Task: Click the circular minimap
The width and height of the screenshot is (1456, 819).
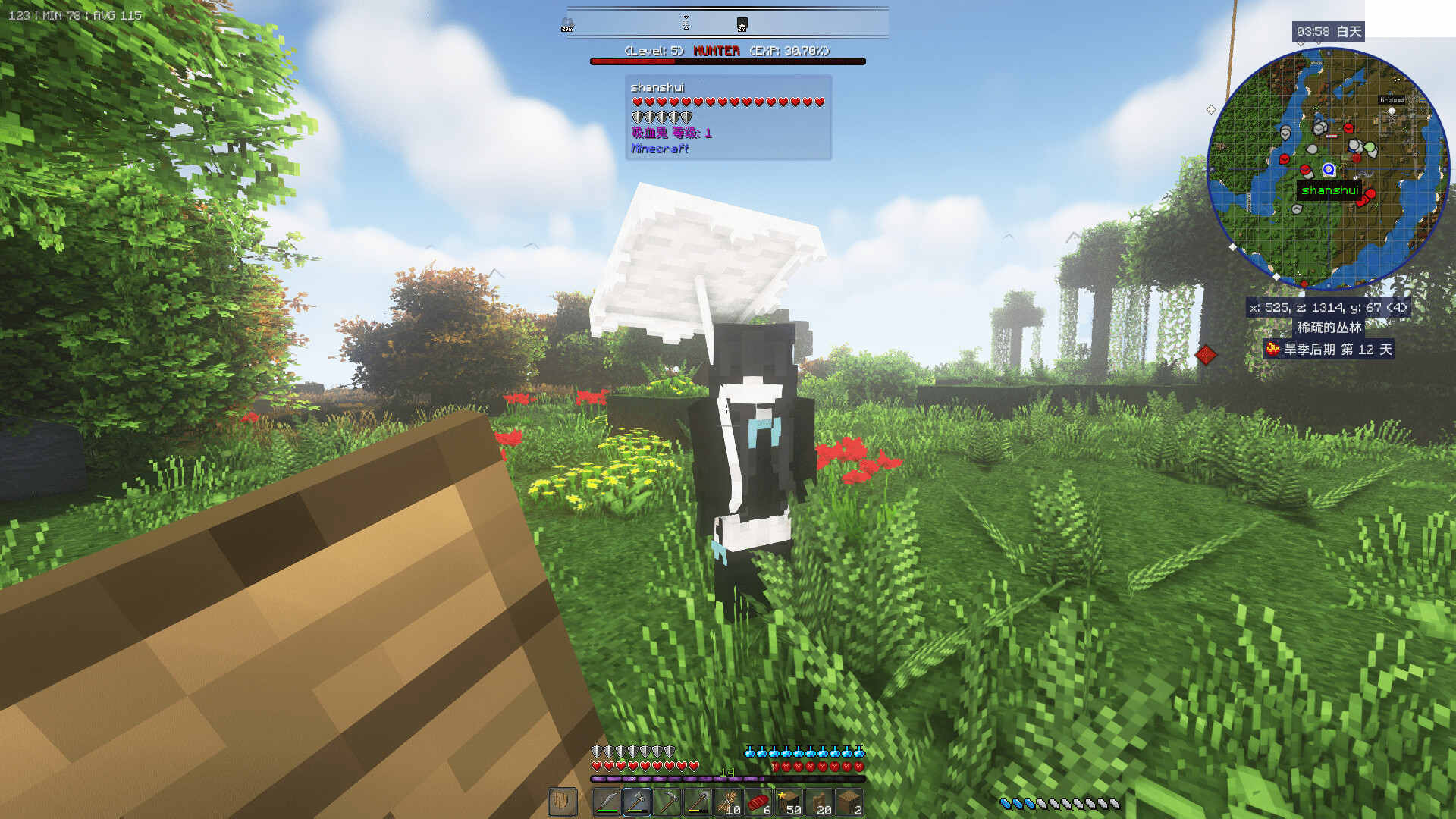Action: coord(1328,168)
